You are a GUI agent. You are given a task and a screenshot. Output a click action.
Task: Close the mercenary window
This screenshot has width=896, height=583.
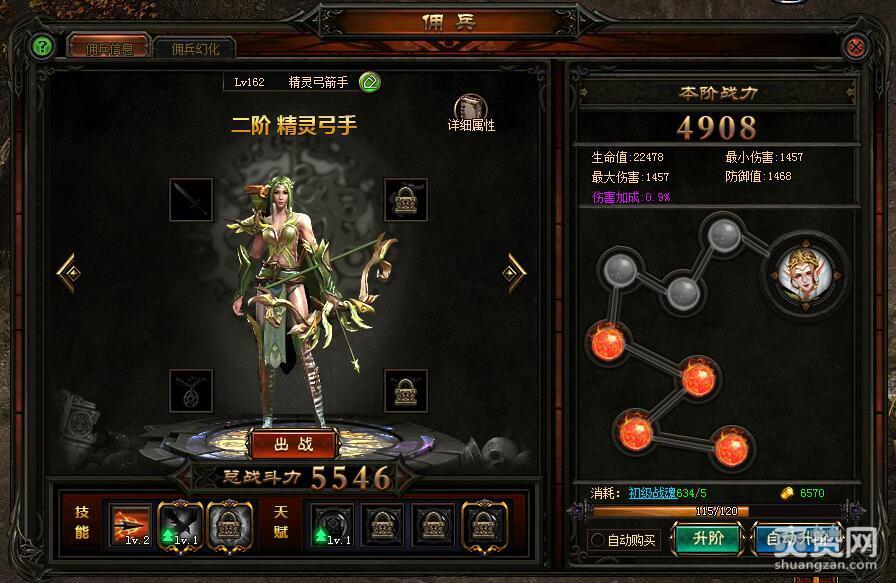[855, 46]
